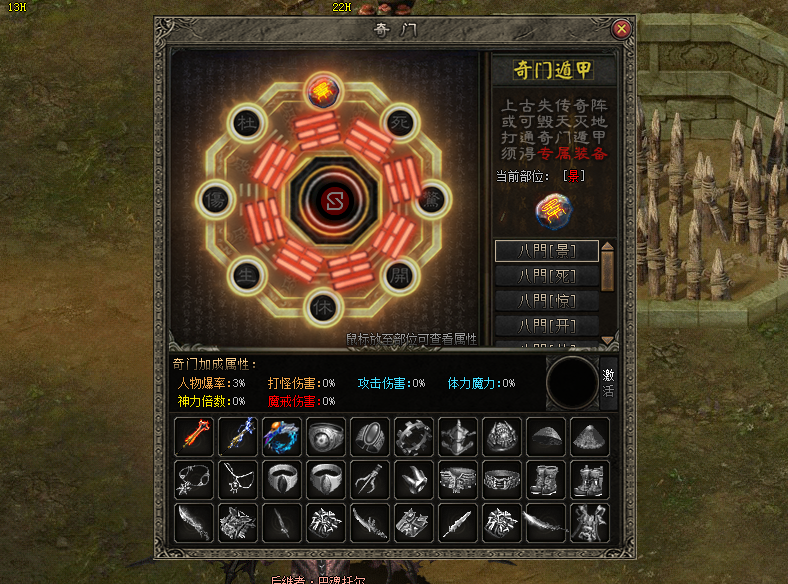788x584 pixels.
Task: Select the 開 gate node
Action: [401, 274]
